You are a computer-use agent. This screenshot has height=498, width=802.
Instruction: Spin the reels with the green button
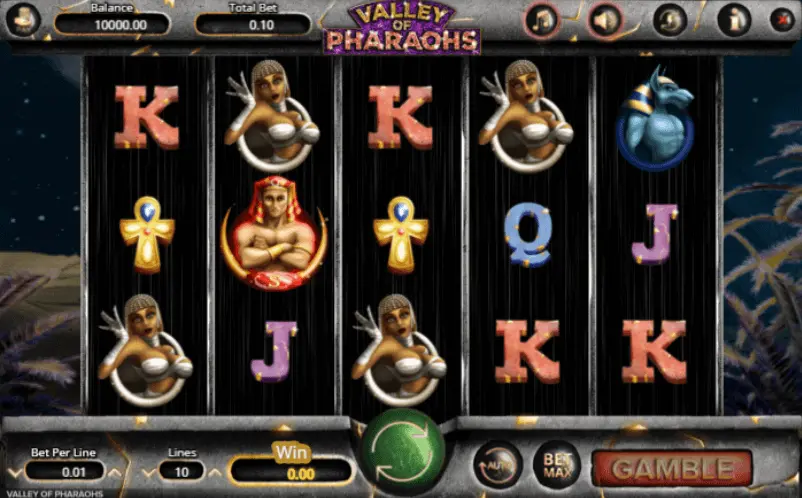coord(403,452)
